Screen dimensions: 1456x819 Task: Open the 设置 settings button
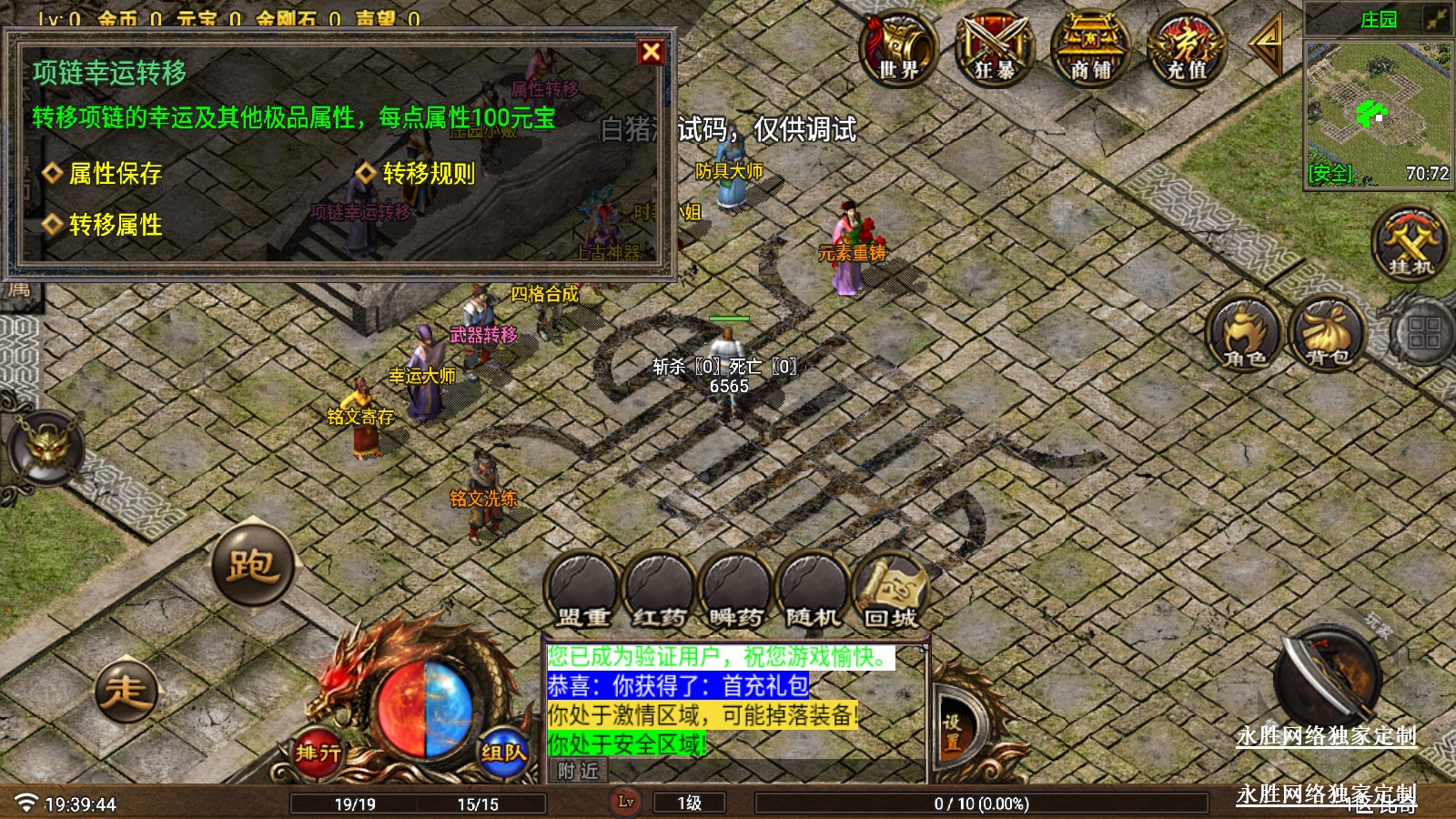click(x=952, y=732)
